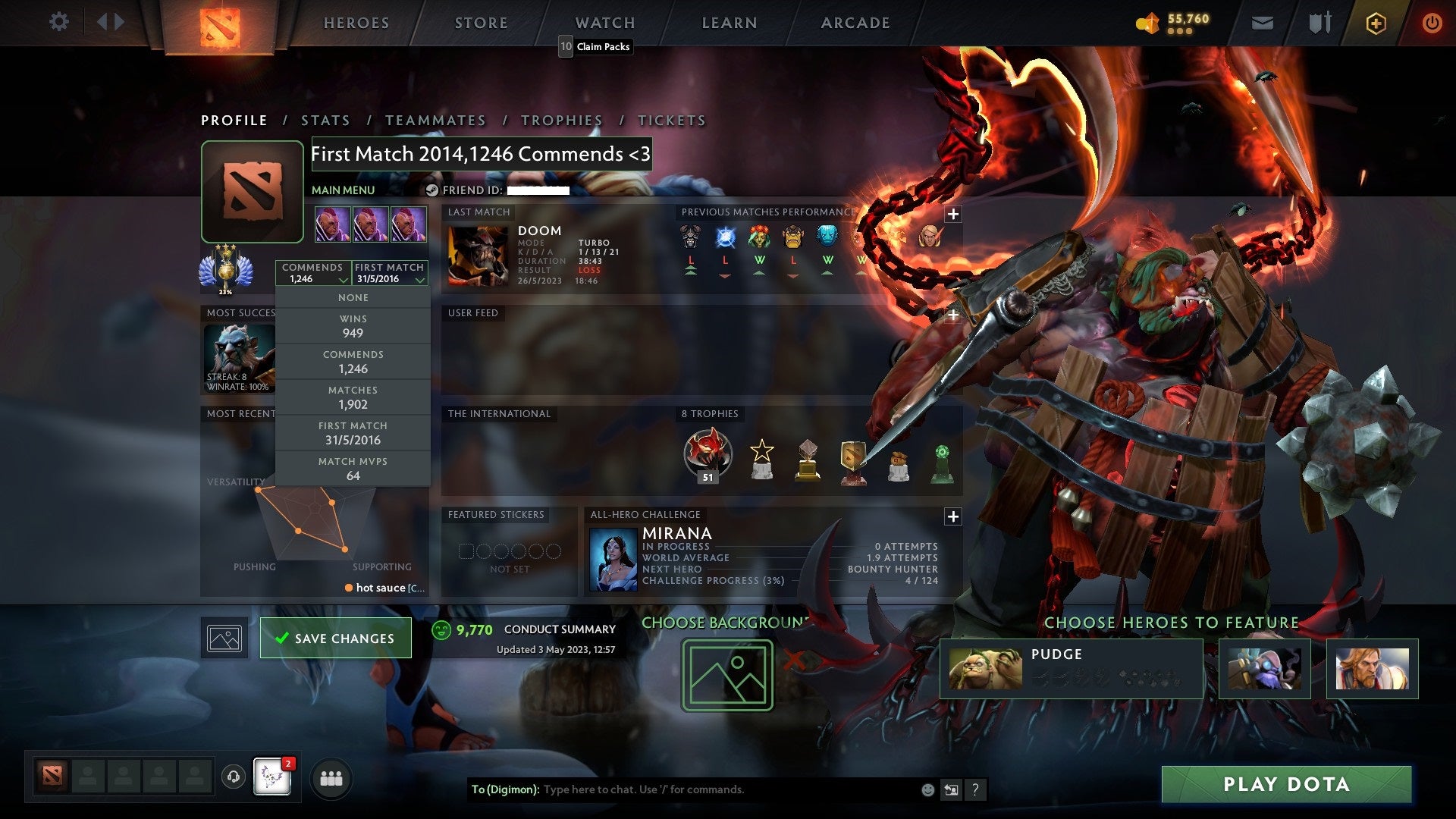Select WINS as the displayed stat
This screenshot has width=1456, height=819.
tap(353, 325)
